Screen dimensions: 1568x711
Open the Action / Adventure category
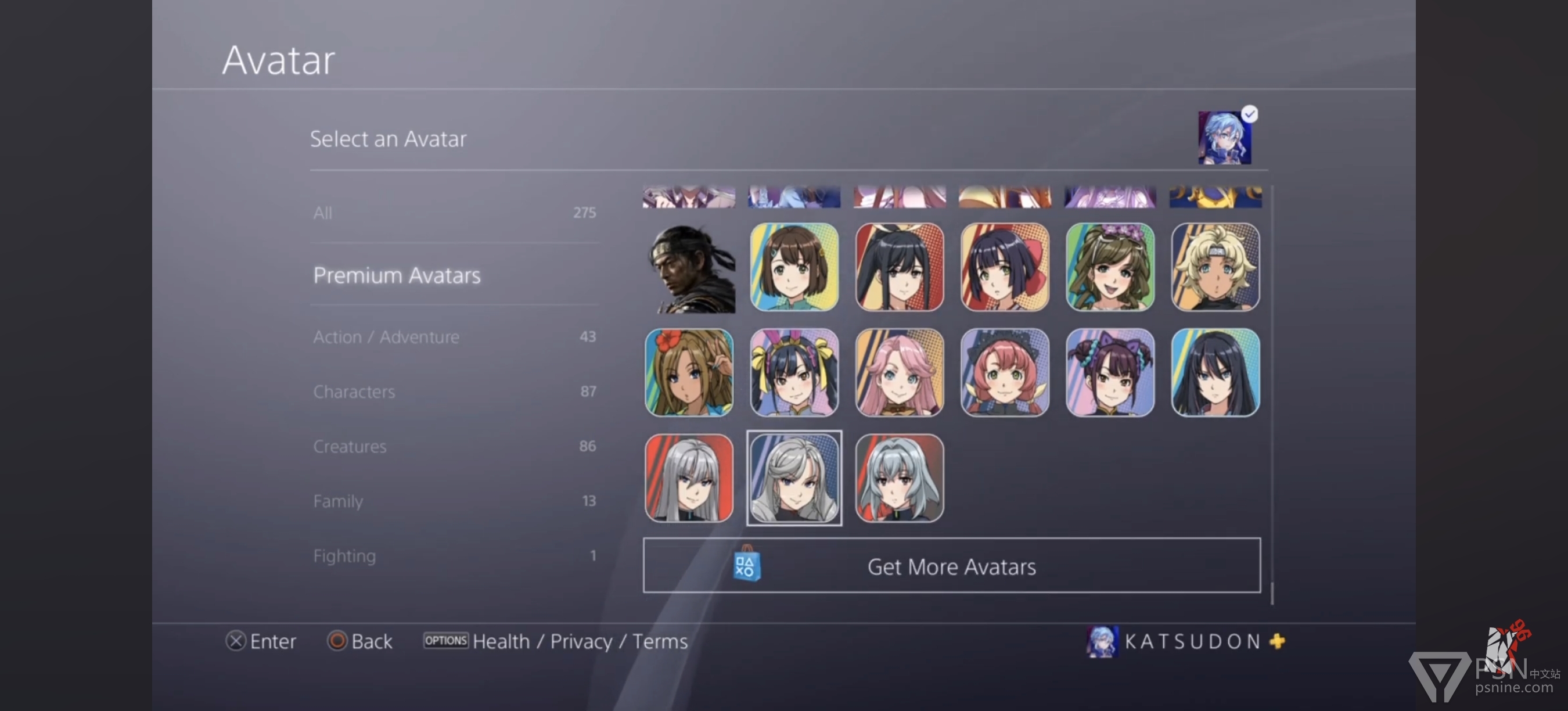pos(454,337)
